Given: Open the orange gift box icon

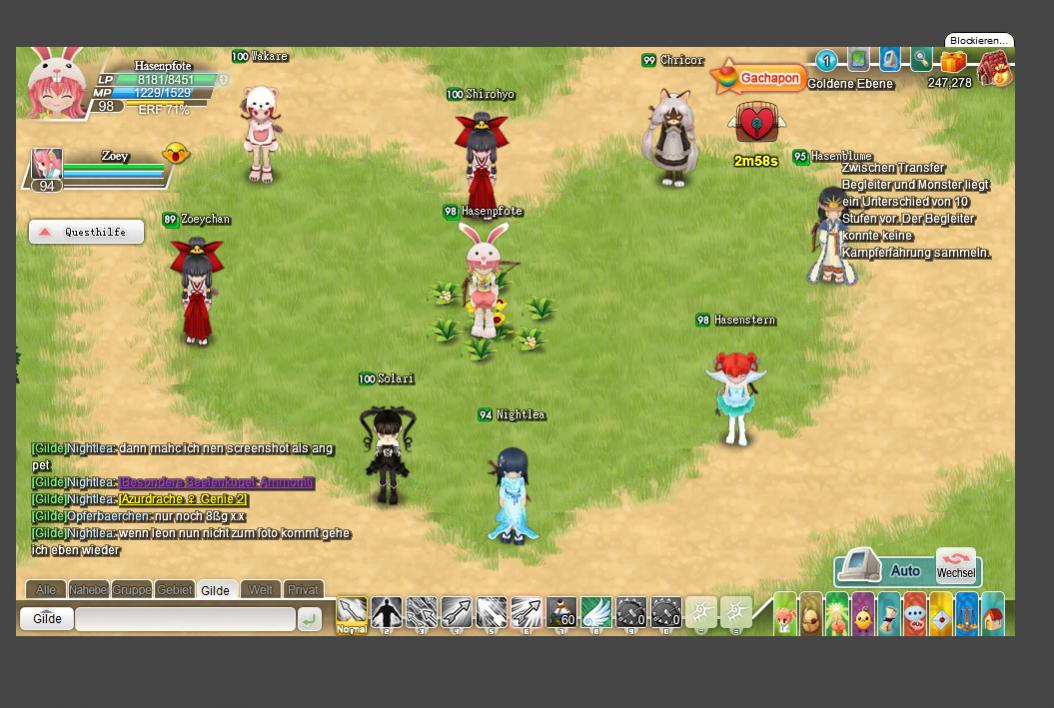Looking at the screenshot, I should [953, 62].
